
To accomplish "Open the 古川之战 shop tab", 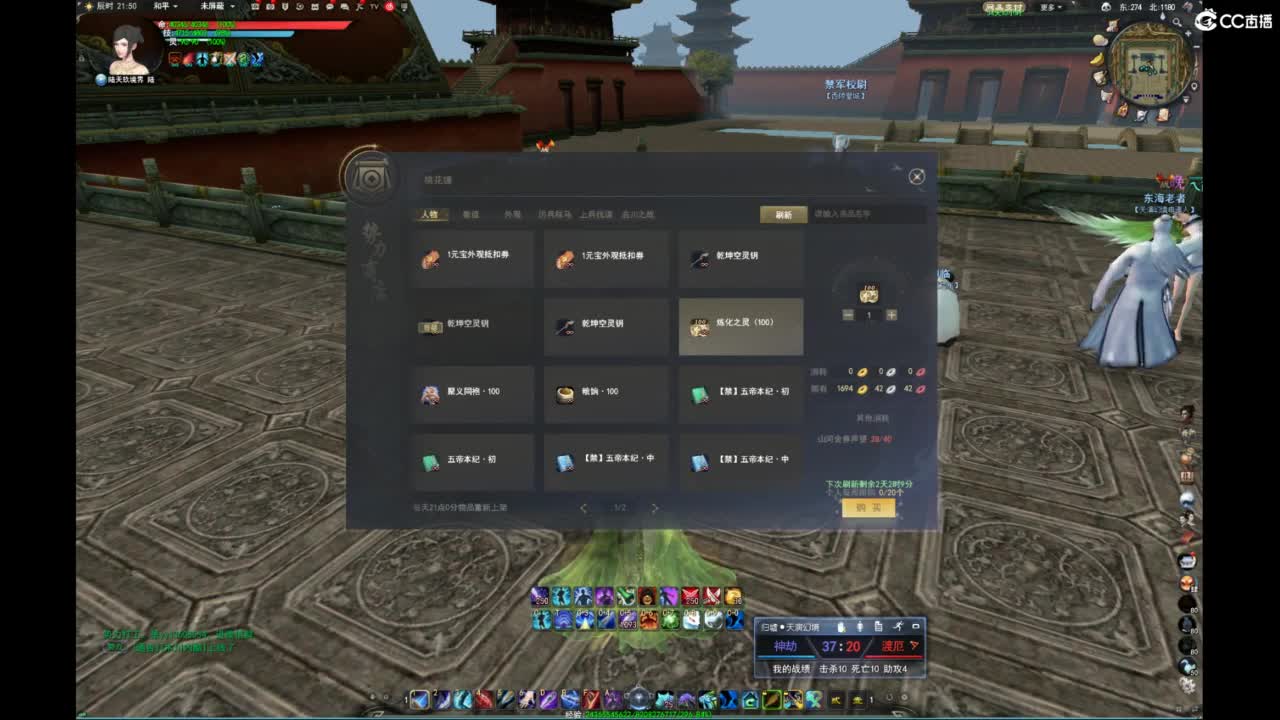I will point(637,215).
